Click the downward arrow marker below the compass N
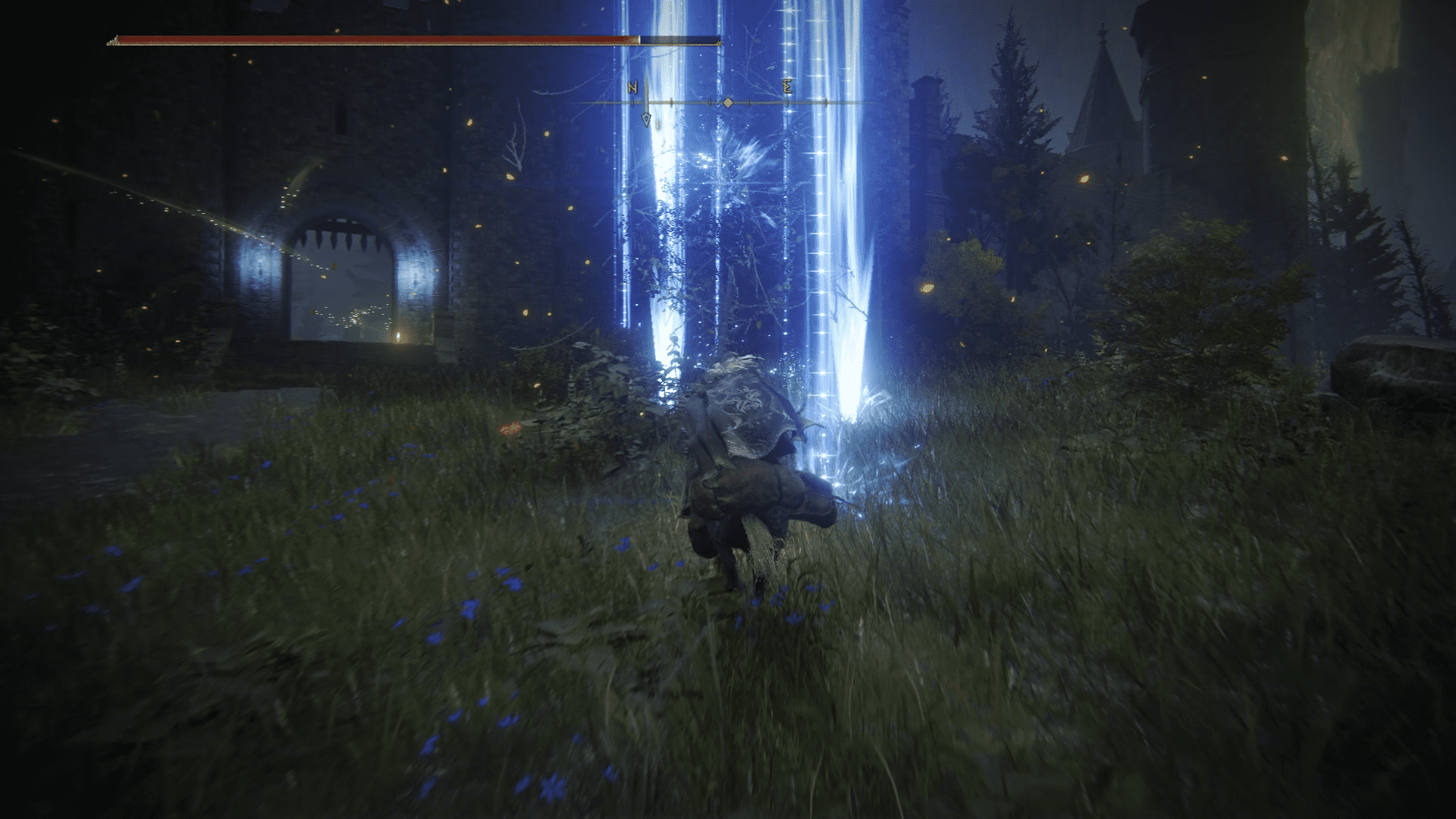This screenshot has height=819, width=1456. [645, 120]
